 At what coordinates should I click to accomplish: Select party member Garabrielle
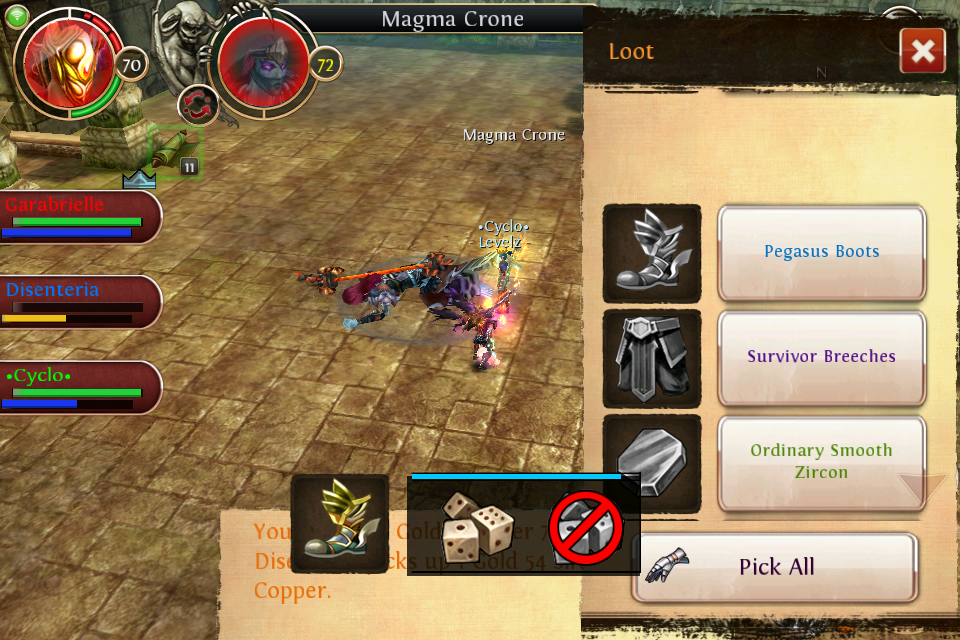(78, 218)
